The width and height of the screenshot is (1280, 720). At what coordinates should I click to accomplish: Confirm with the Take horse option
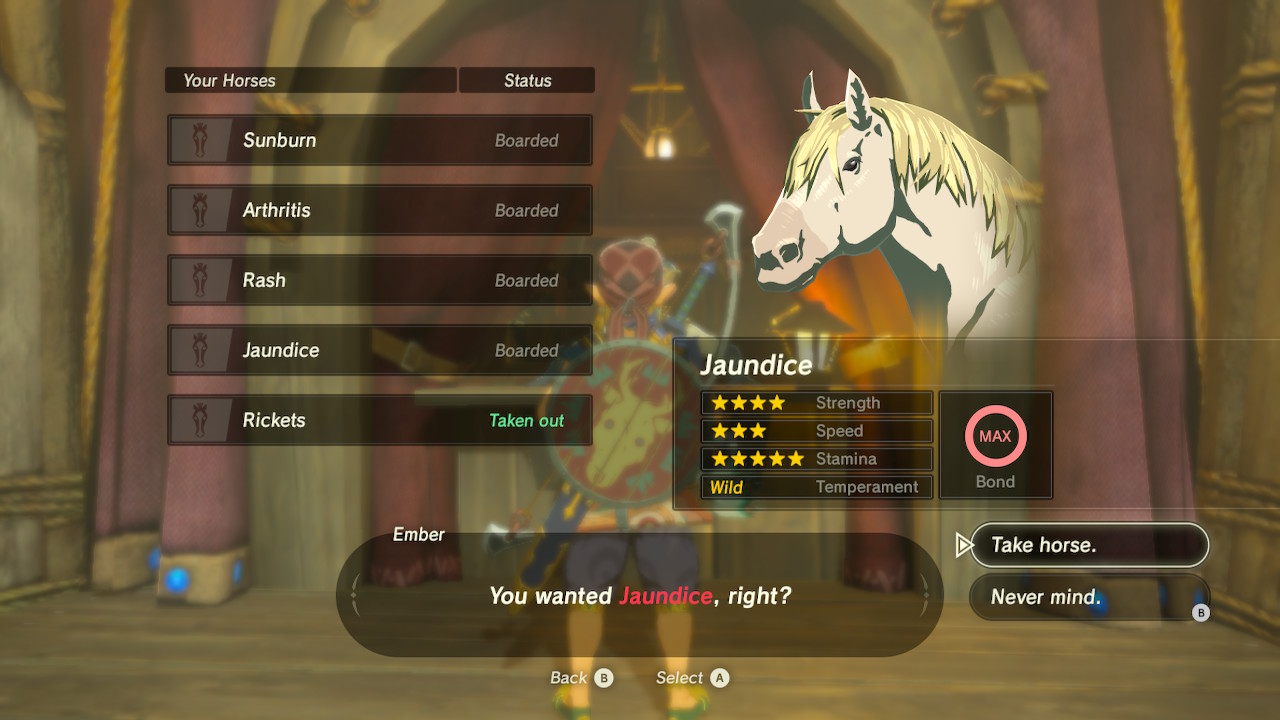(x=1088, y=545)
